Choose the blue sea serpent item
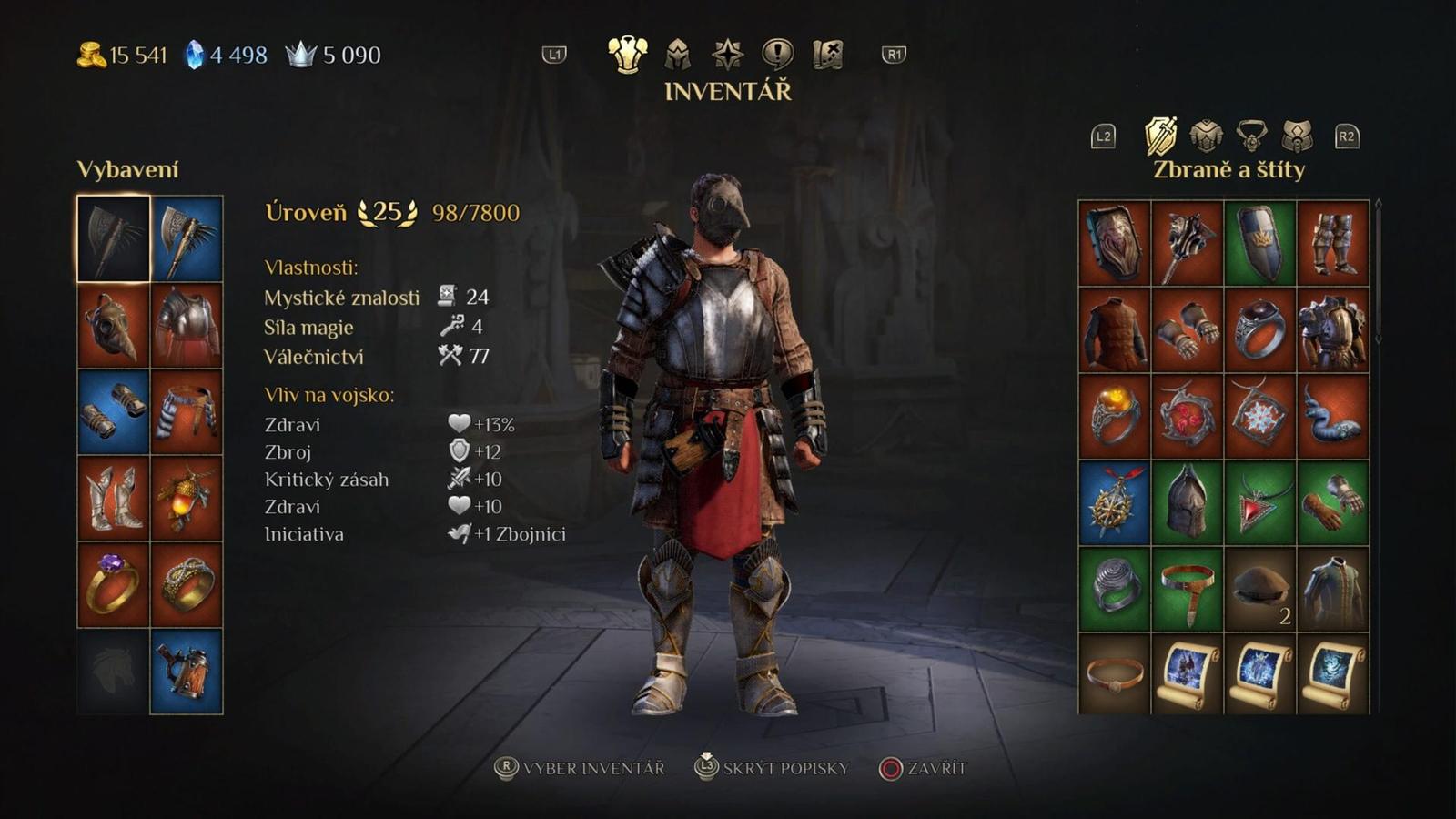The height and width of the screenshot is (819, 1456). [x=1333, y=416]
